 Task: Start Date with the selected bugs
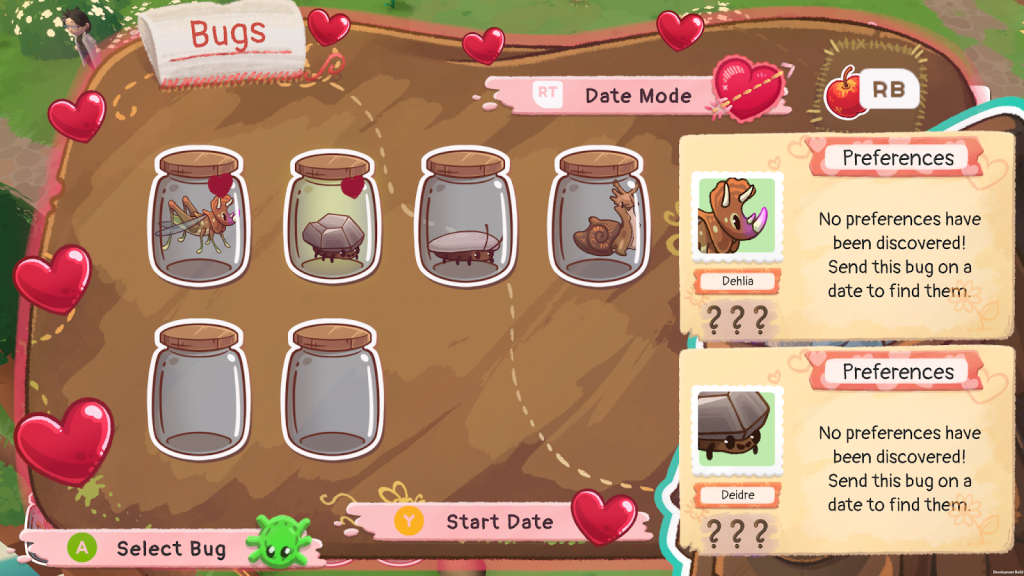pyautogui.click(x=480, y=522)
